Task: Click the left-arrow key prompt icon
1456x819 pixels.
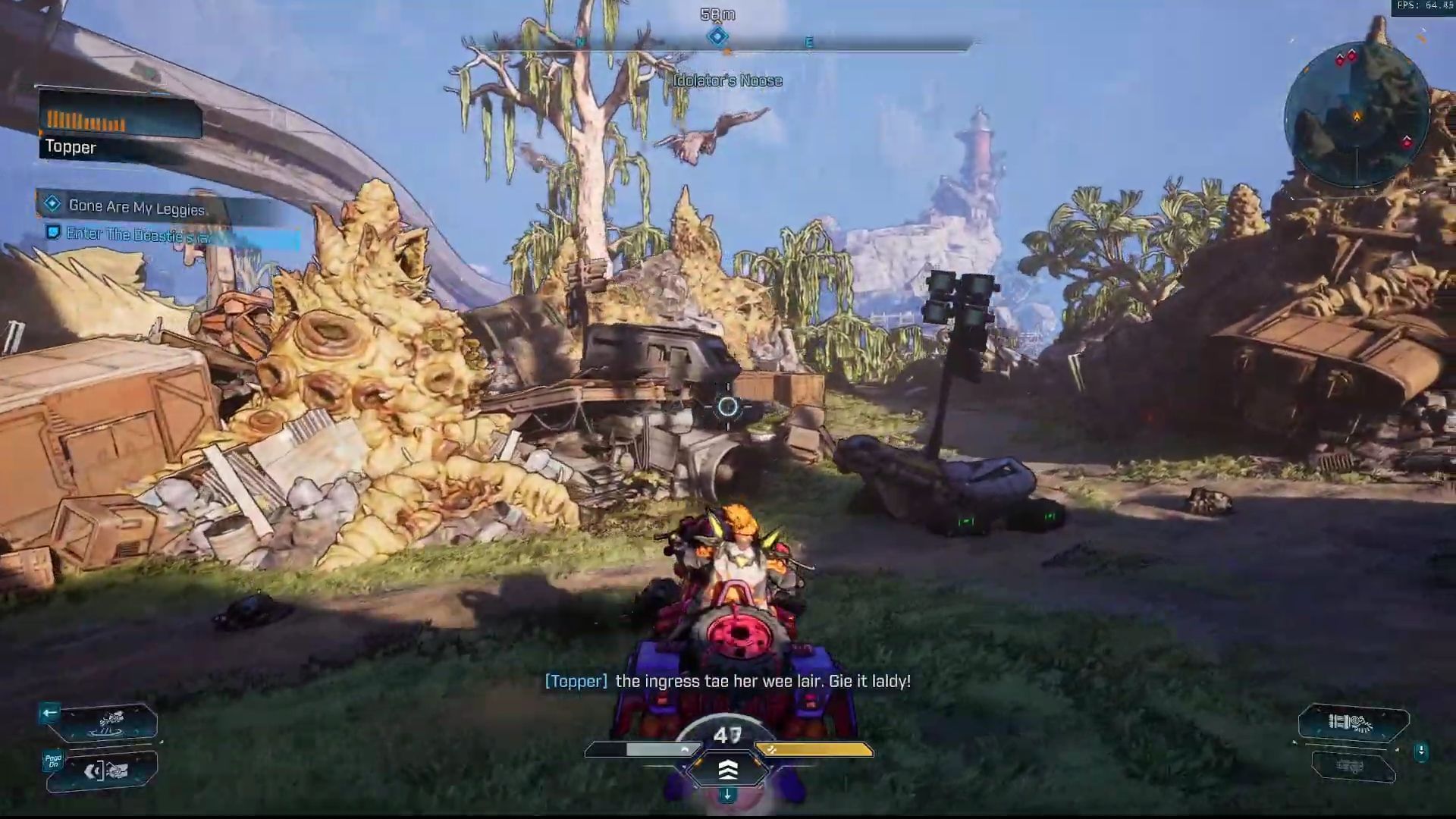Action: (x=50, y=712)
